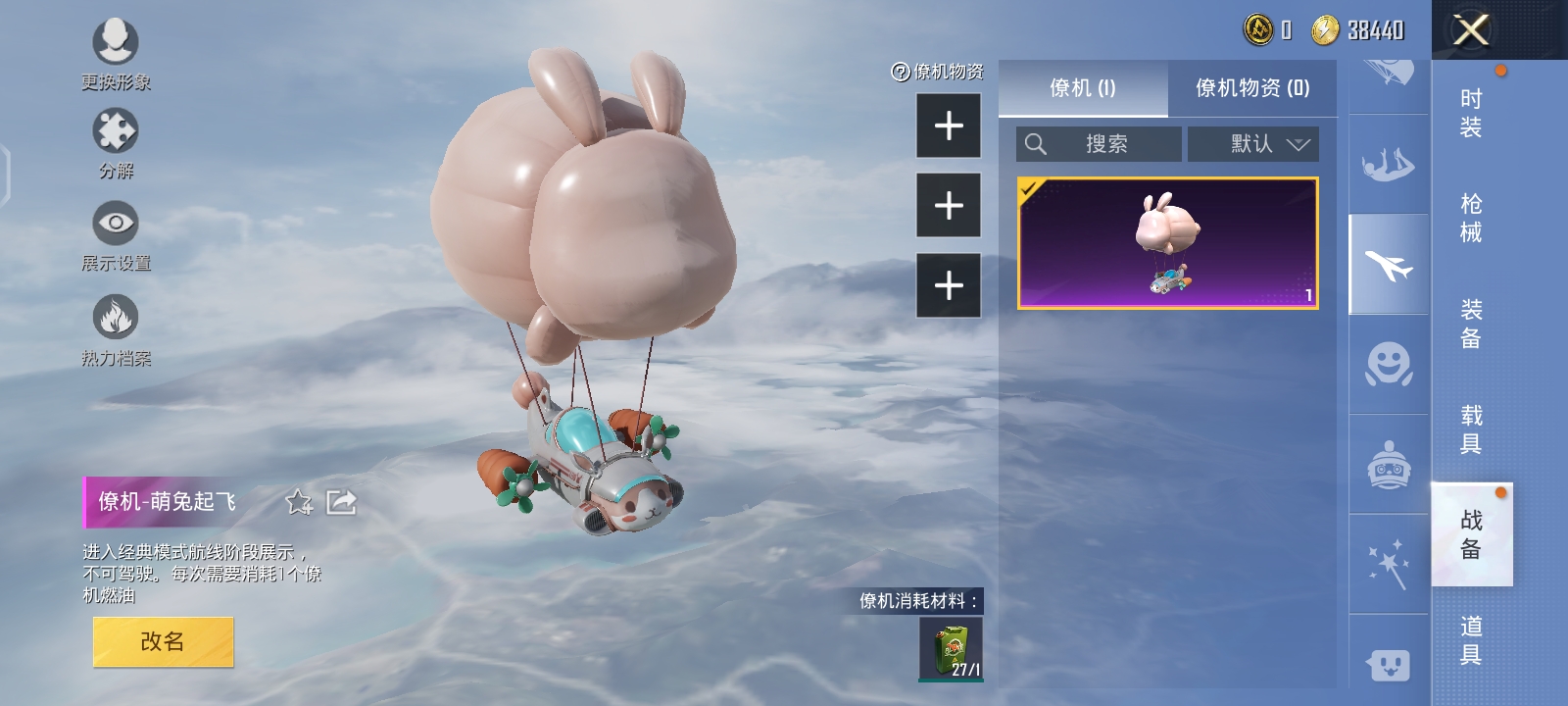The image size is (1568, 706).
Task: Open the 更换形象 change appearance icon
Action: coord(116,43)
